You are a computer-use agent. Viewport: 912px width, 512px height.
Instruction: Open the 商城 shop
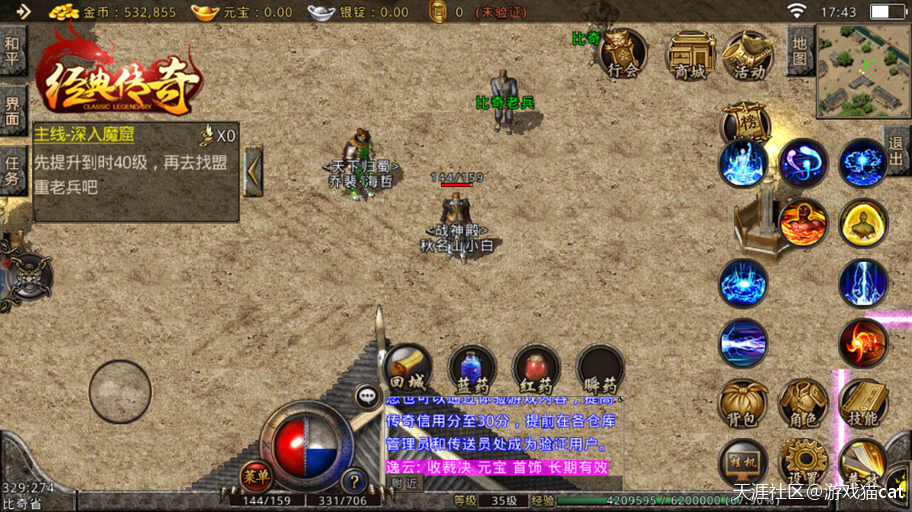pos(690,53)
